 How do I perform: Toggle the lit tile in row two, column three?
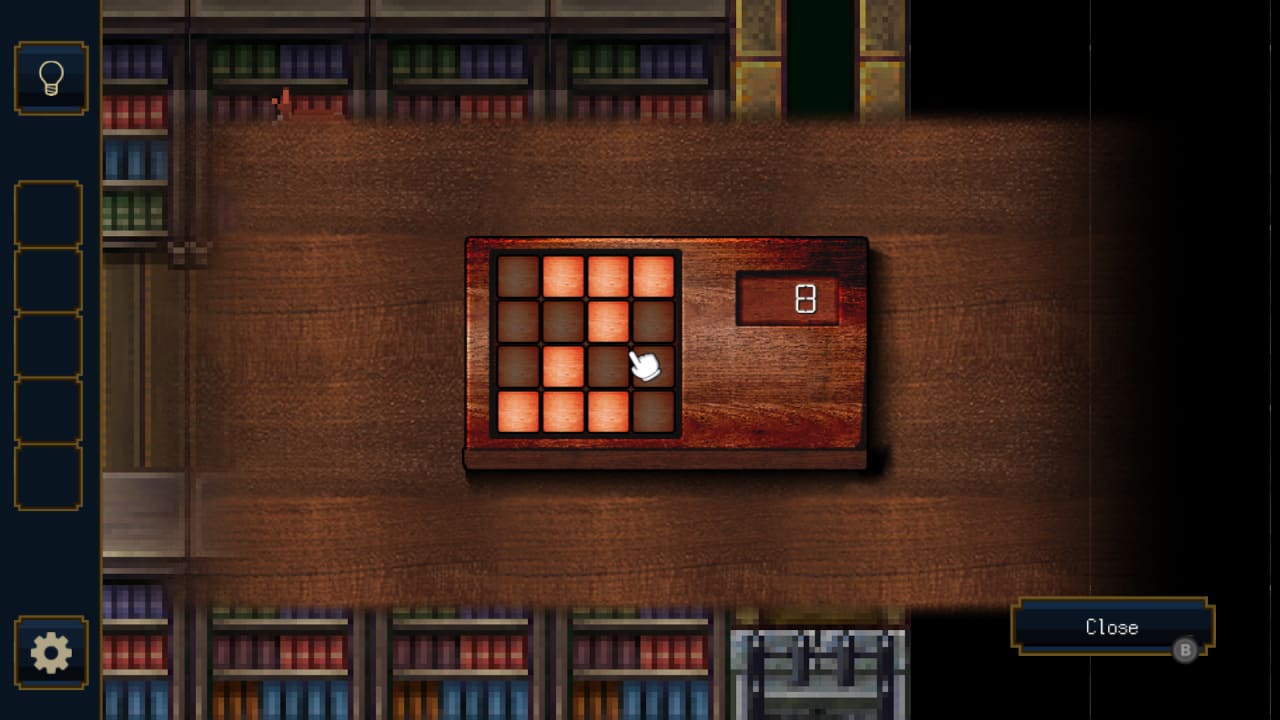coord(607,318)
